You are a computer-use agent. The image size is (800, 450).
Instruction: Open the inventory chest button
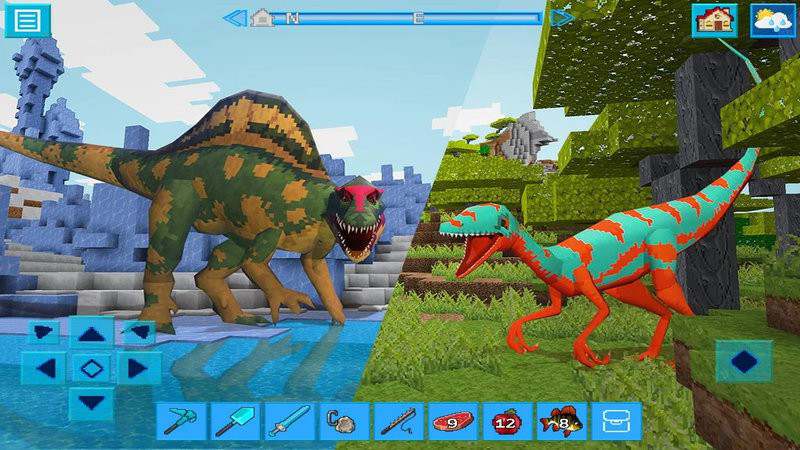(615, 421)
